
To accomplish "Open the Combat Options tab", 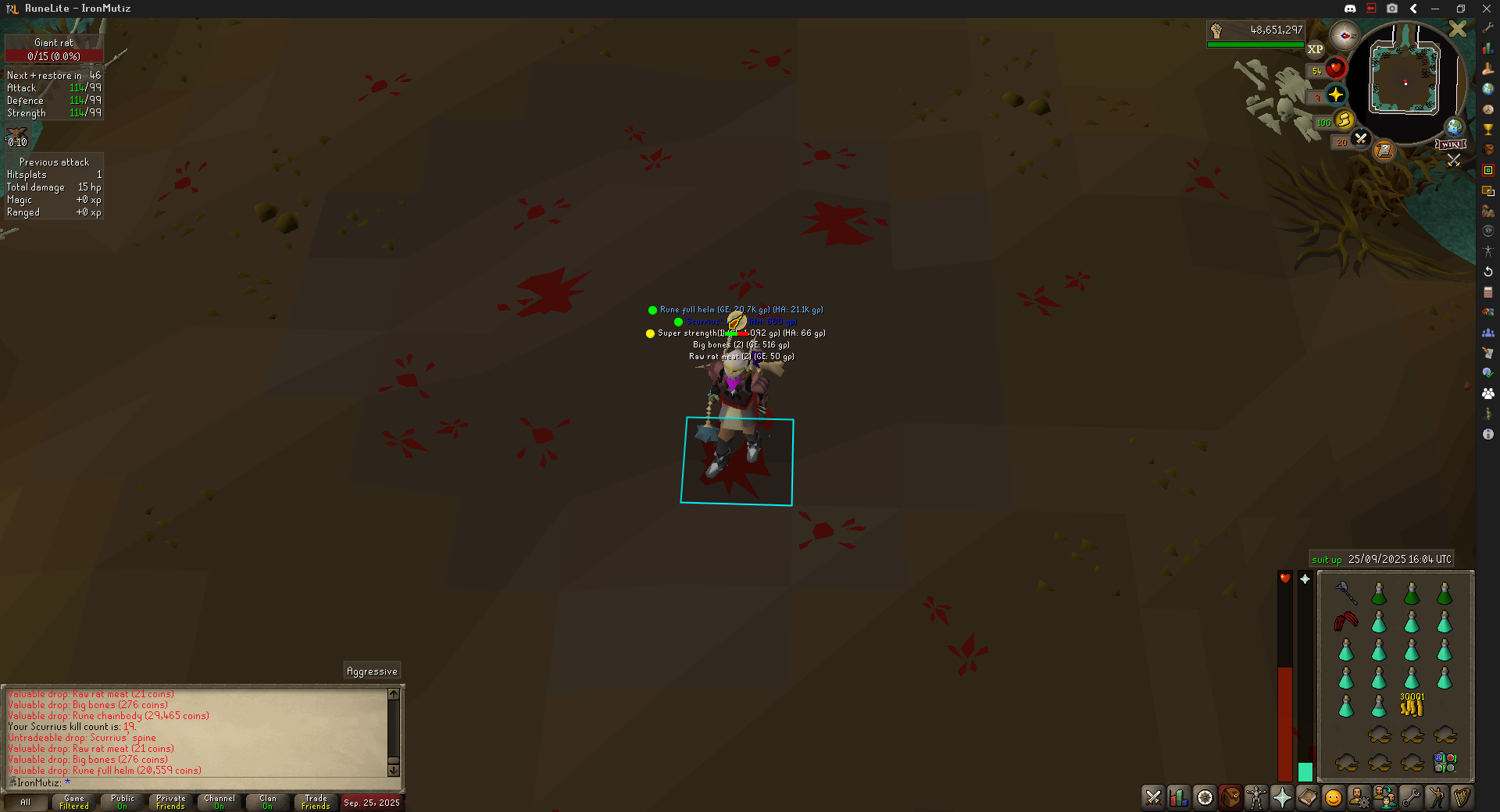I will (1153, 797).
